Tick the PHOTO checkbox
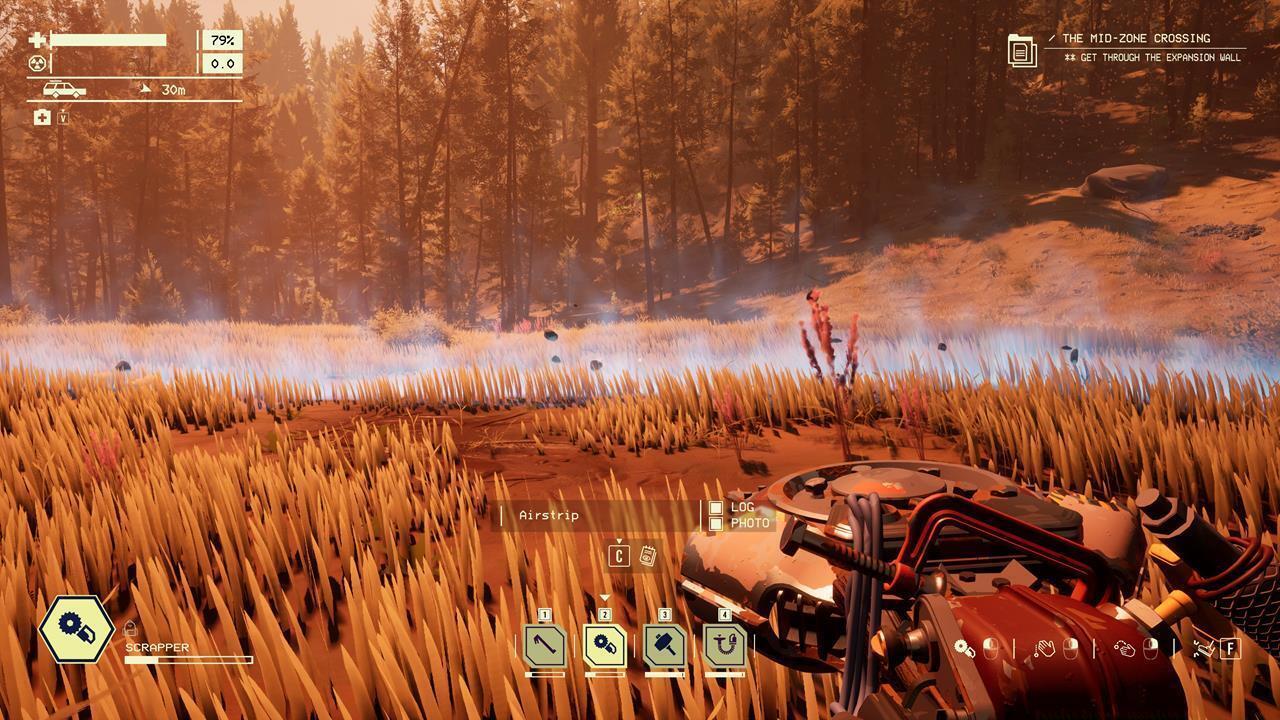Viewport: 1280px width, 720px height. click(x=716, y=524)
